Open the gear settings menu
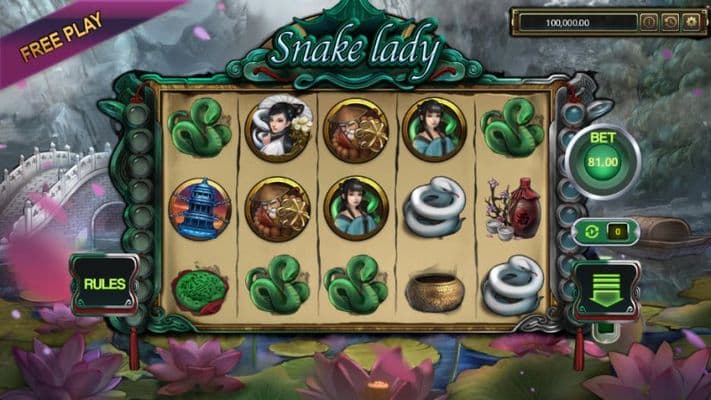This screenshot has height=400, width=711. [x=689, y=21]
